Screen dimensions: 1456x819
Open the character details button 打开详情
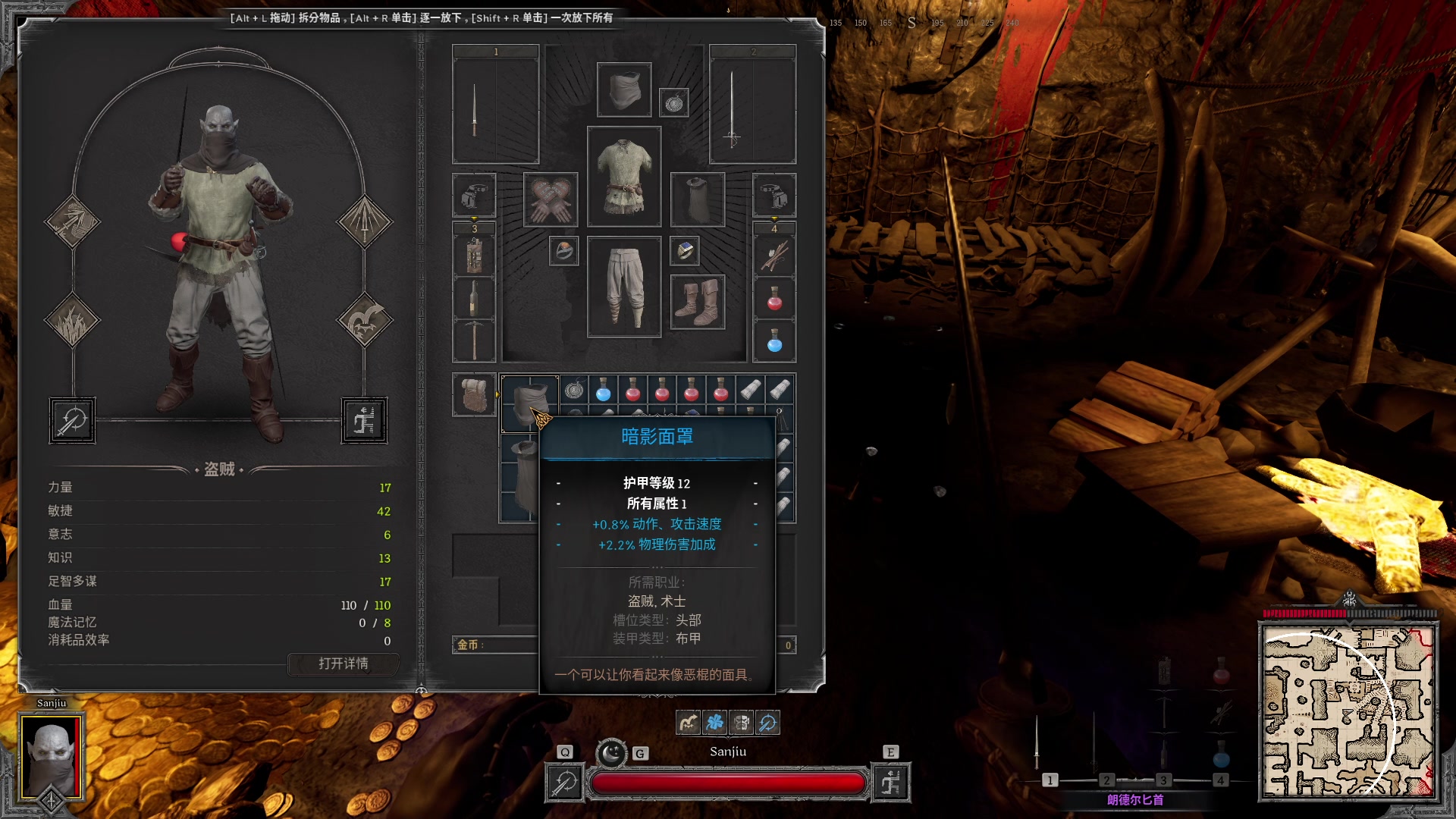[344, 664]
